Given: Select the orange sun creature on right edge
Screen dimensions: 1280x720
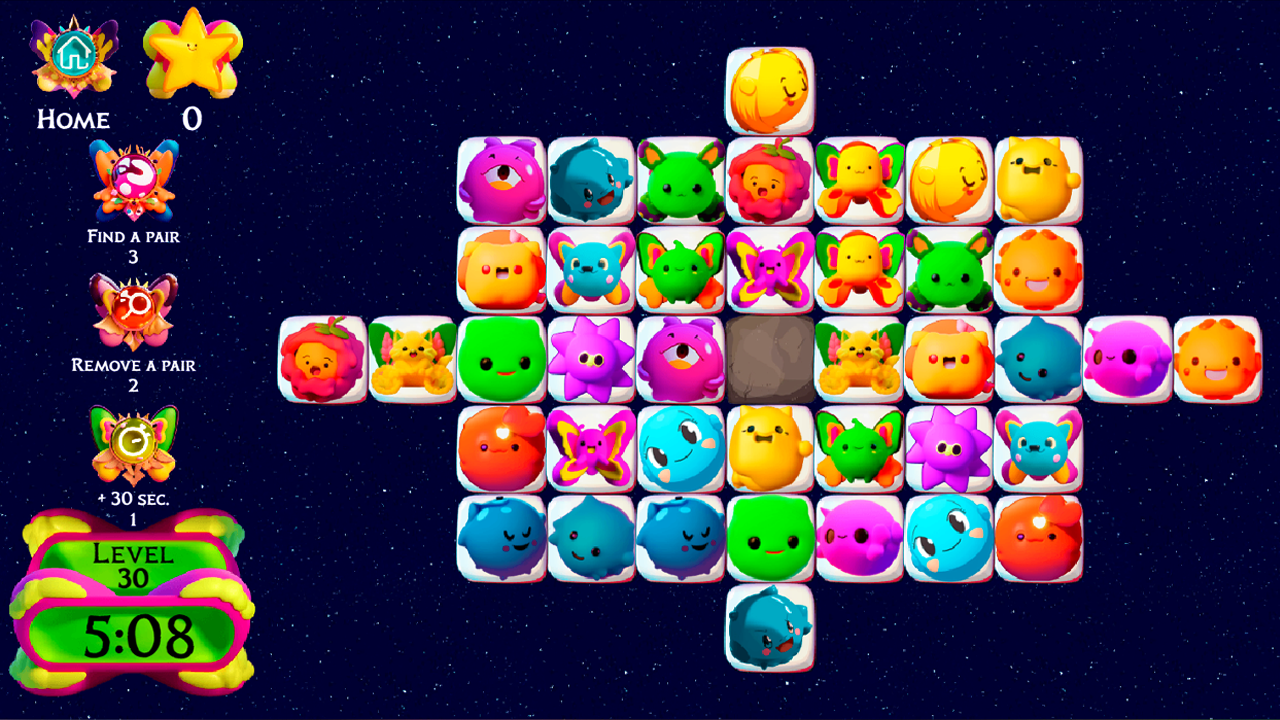Looking at the screenshot, I should click(x=1218, y=360).
